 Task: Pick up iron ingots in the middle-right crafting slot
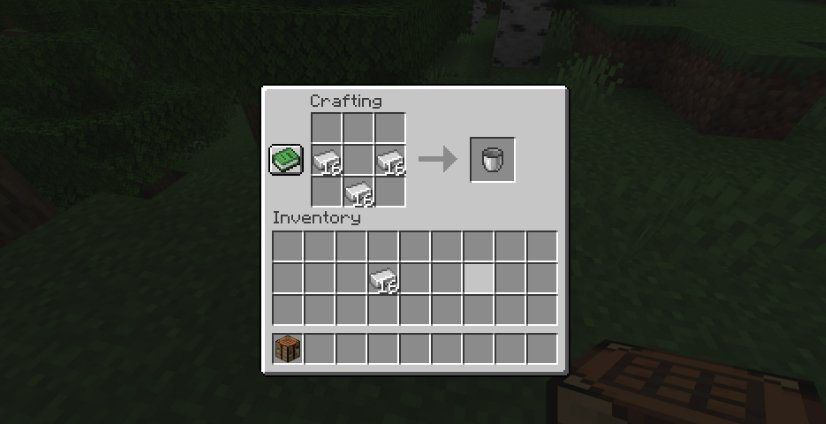click(389, 160)
